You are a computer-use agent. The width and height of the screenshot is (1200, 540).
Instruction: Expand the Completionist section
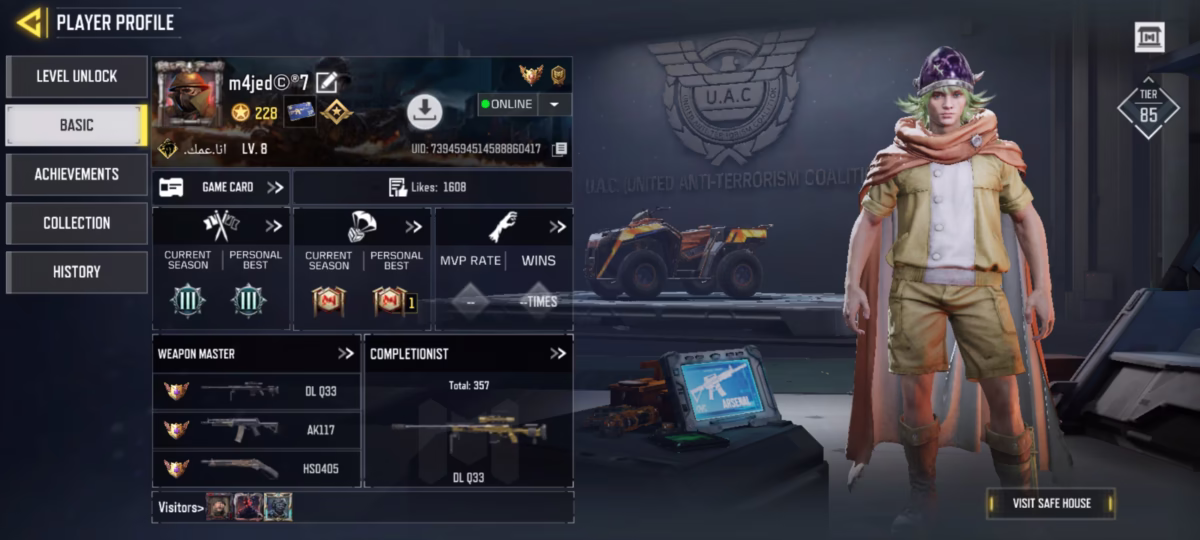(558, 353)
